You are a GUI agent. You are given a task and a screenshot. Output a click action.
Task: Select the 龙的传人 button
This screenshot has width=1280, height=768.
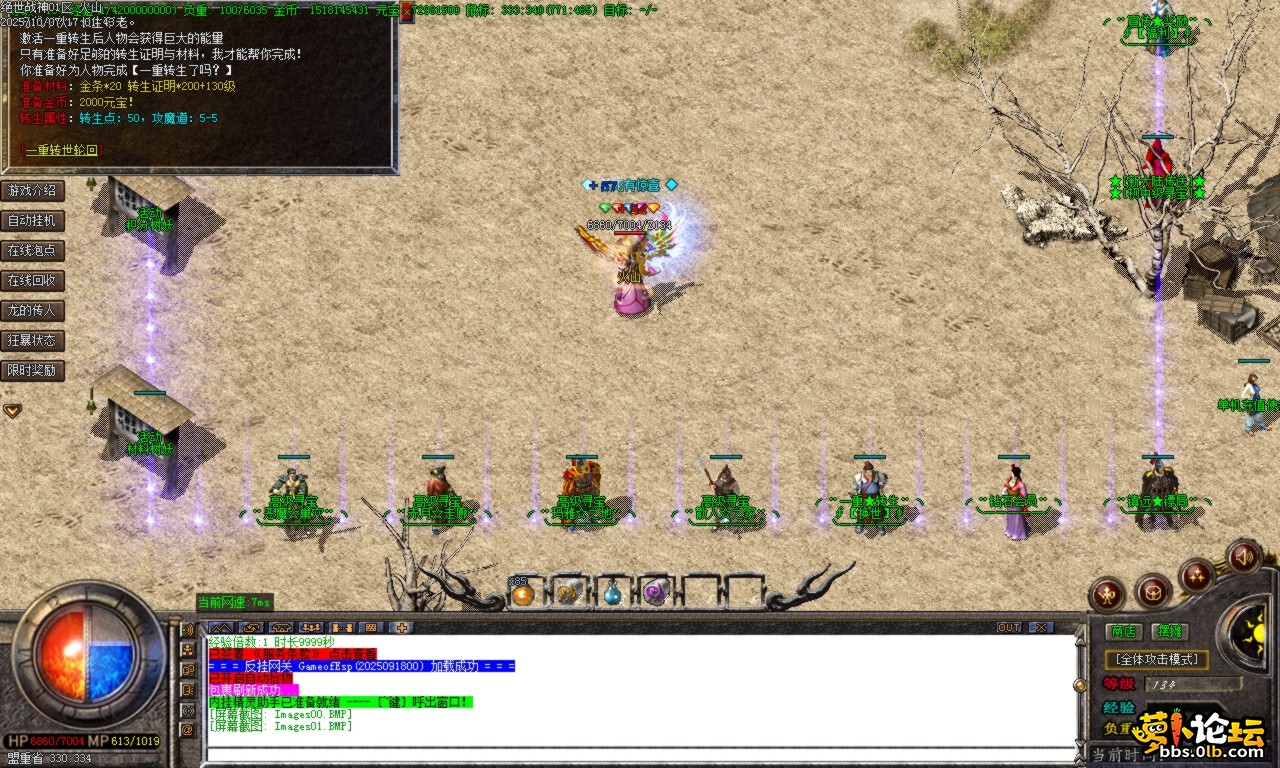[32, 310]
